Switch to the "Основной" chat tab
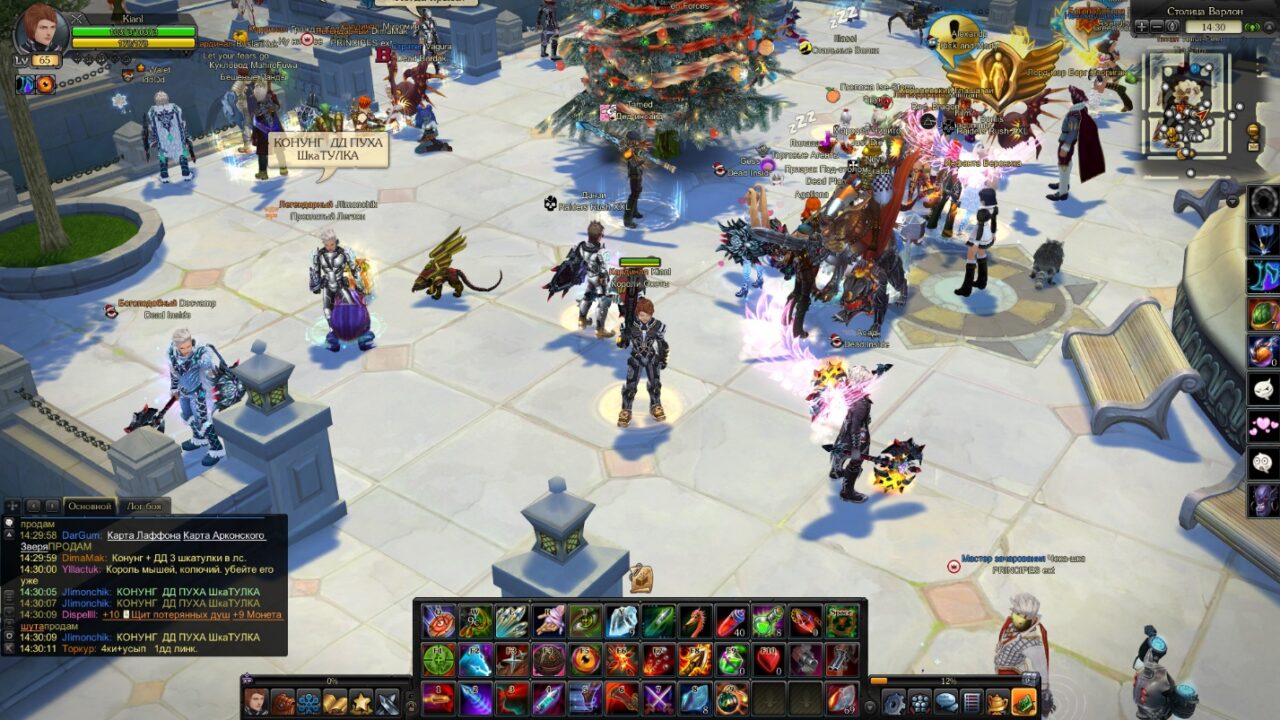Viewport: 1280px width, 720px height. pyautogui.click(x=89, y=506)
